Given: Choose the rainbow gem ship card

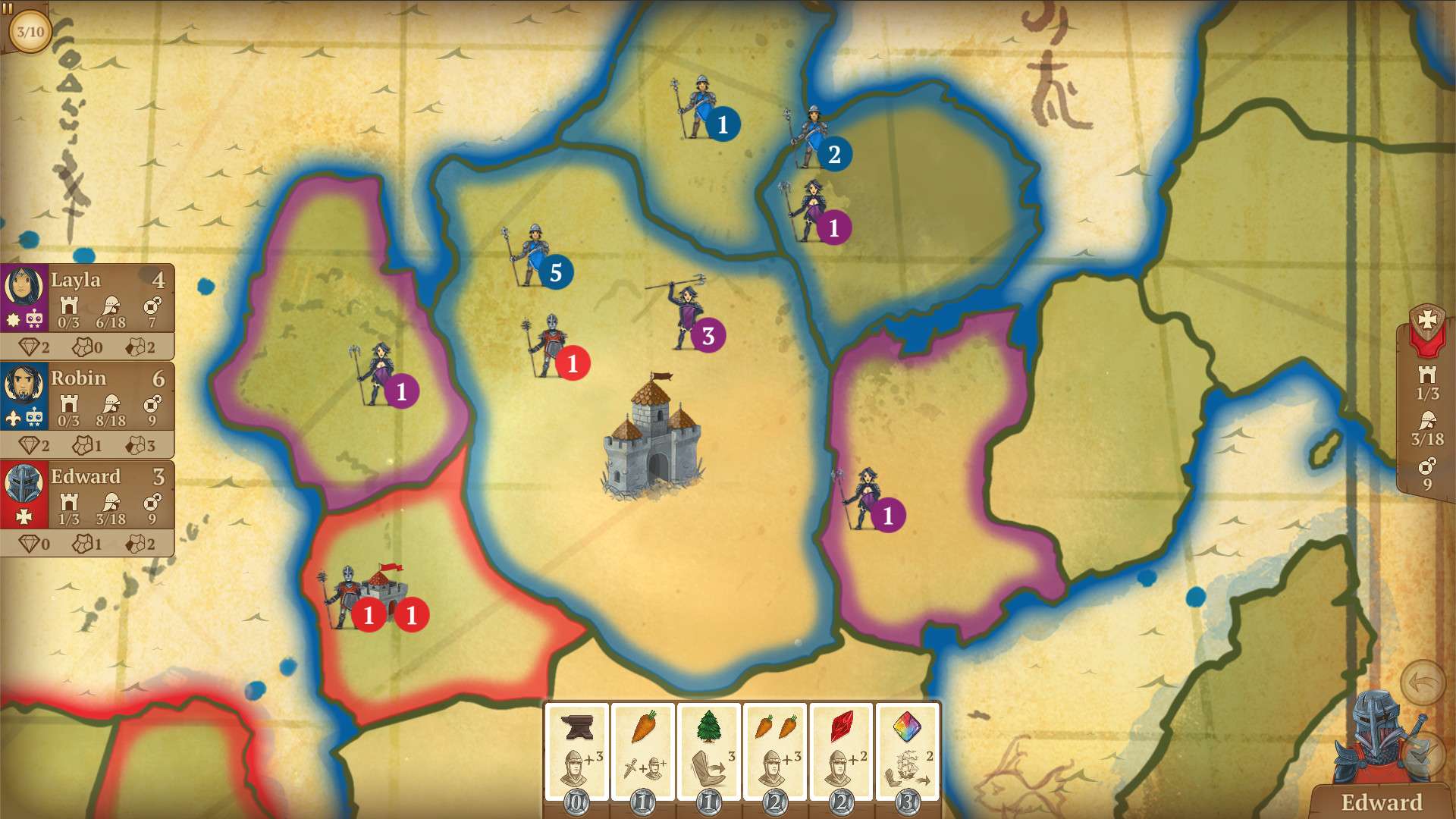Looking at the screenshot, I should [907, 752].
